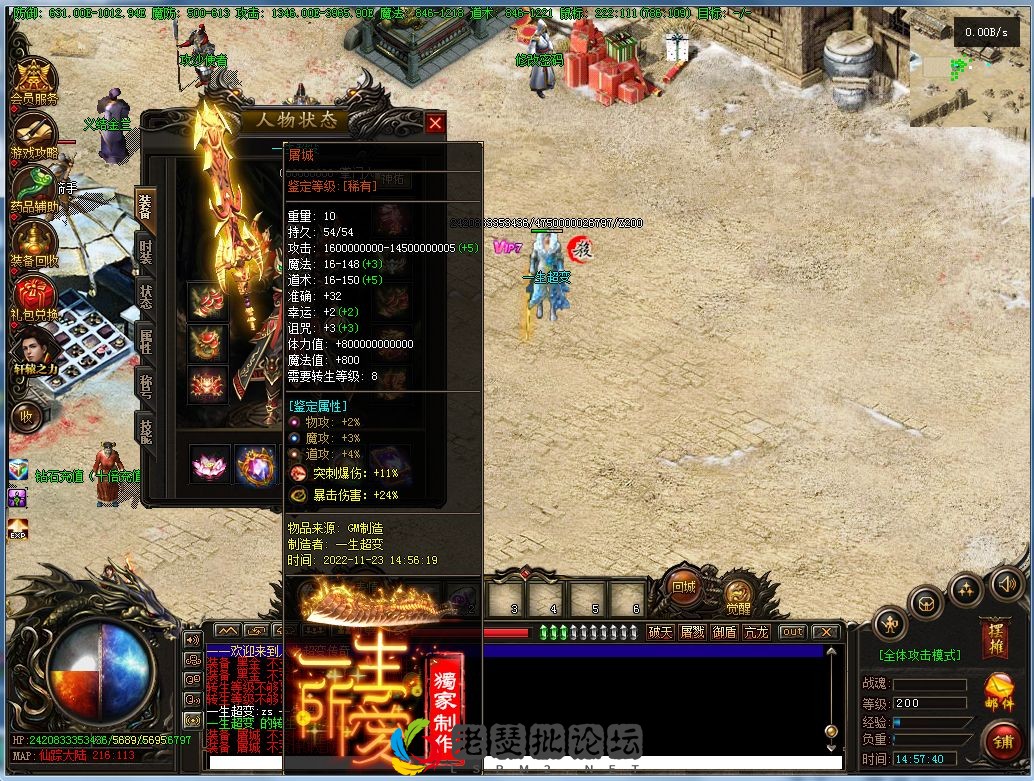The width and height of the screenshot is (1034, 781).
Task: Click the 回城 return-to-town button
Action: point(684,588)
